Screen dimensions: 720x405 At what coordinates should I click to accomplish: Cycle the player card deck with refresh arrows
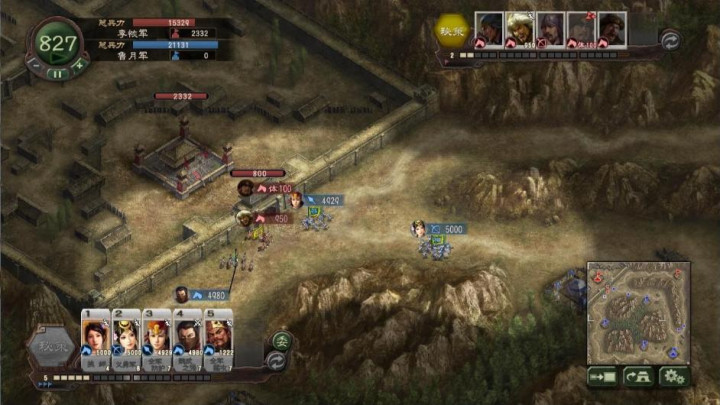(x=277, y=360)
